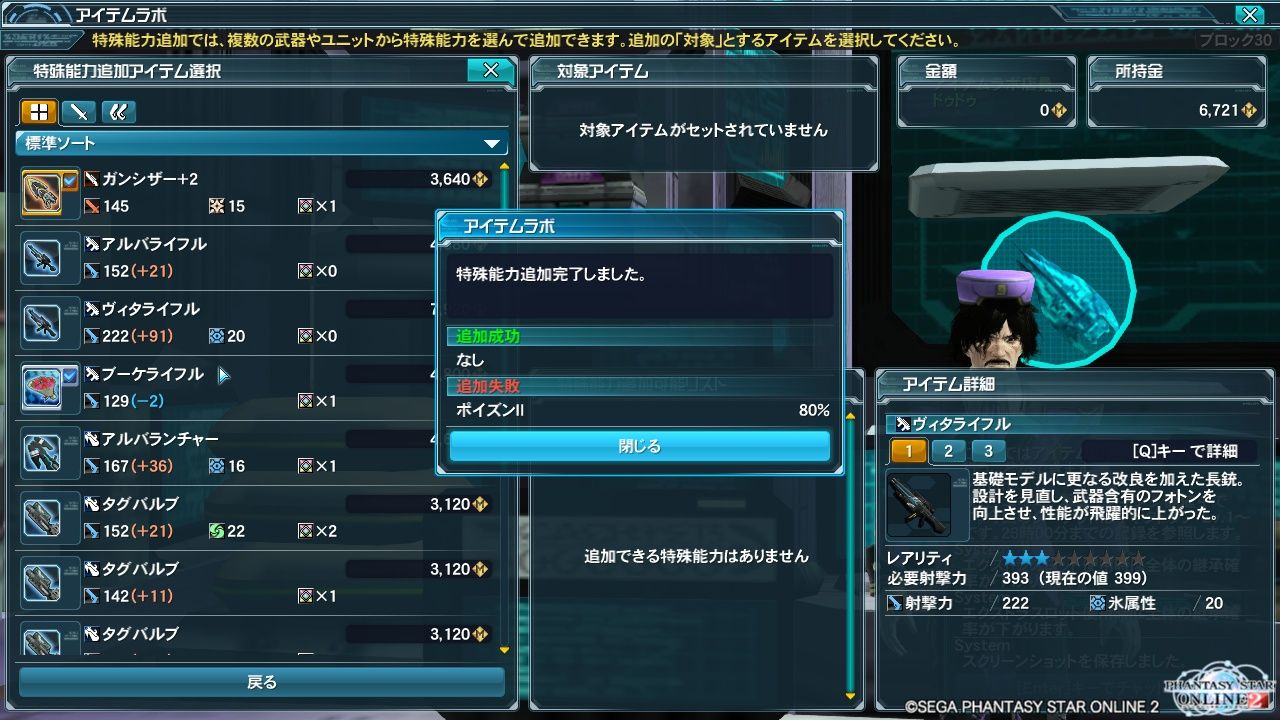Select the double-chevron unit filter icon
Viewport: 1280px width, 720px height.
pyautogui.click(x=118, y=112)
